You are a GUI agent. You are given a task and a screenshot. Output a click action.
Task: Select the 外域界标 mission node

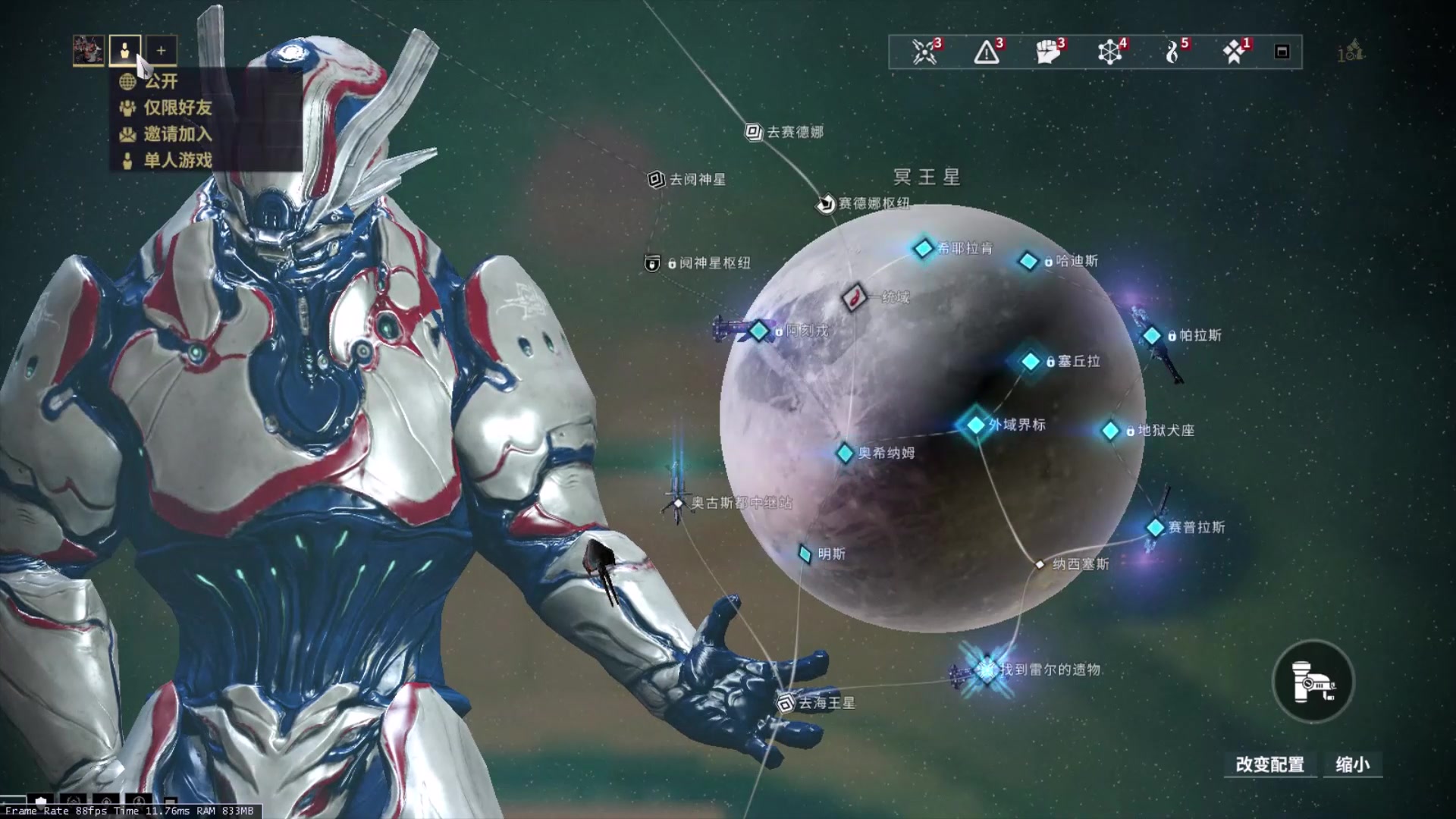(976, 425)
